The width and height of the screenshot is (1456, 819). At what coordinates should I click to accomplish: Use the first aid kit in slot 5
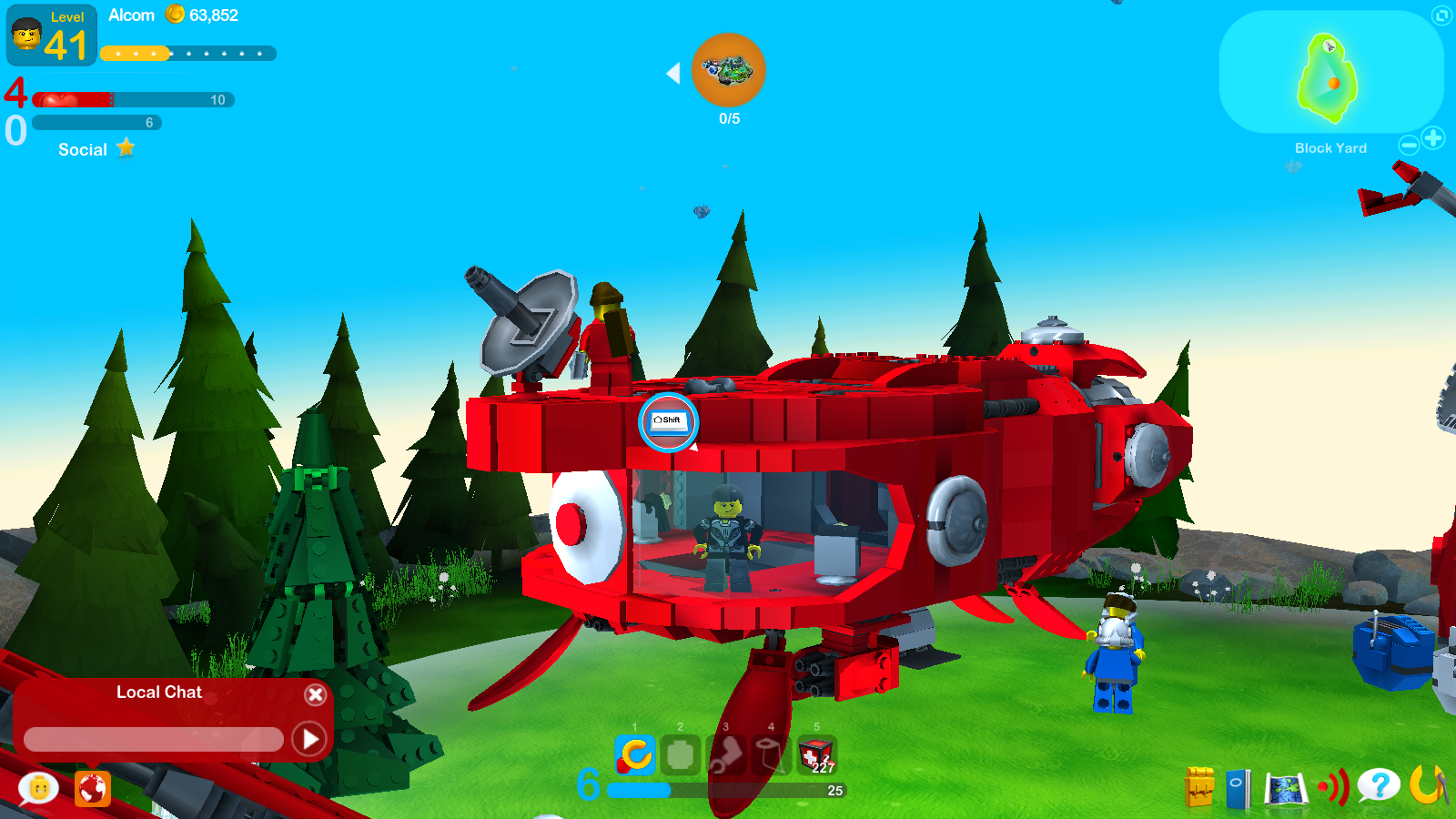pos(816,756)
